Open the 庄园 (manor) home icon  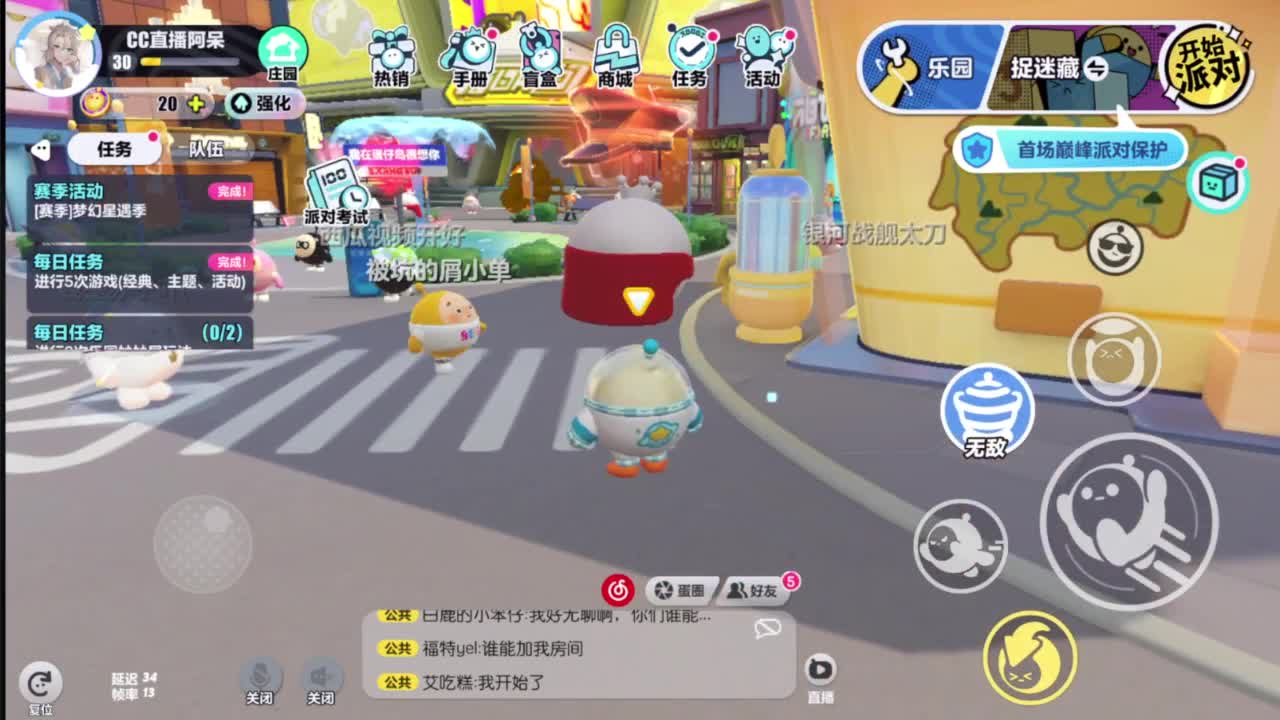pos(285,47)
